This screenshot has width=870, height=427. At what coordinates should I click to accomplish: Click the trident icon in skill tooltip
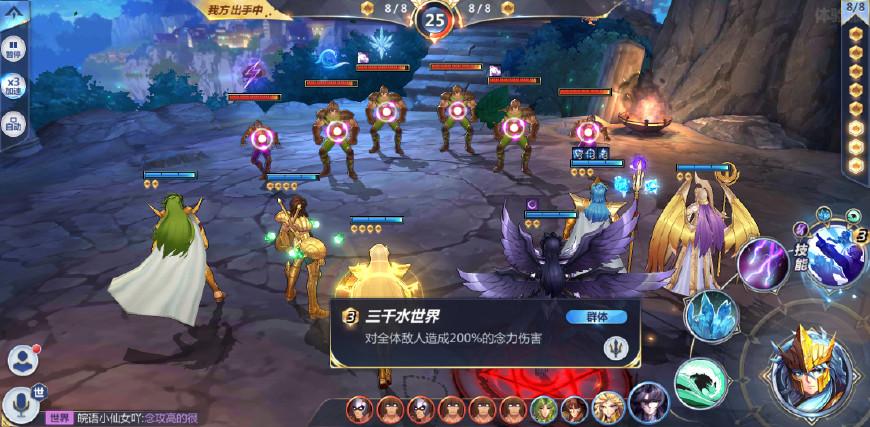tap(610, 348)
